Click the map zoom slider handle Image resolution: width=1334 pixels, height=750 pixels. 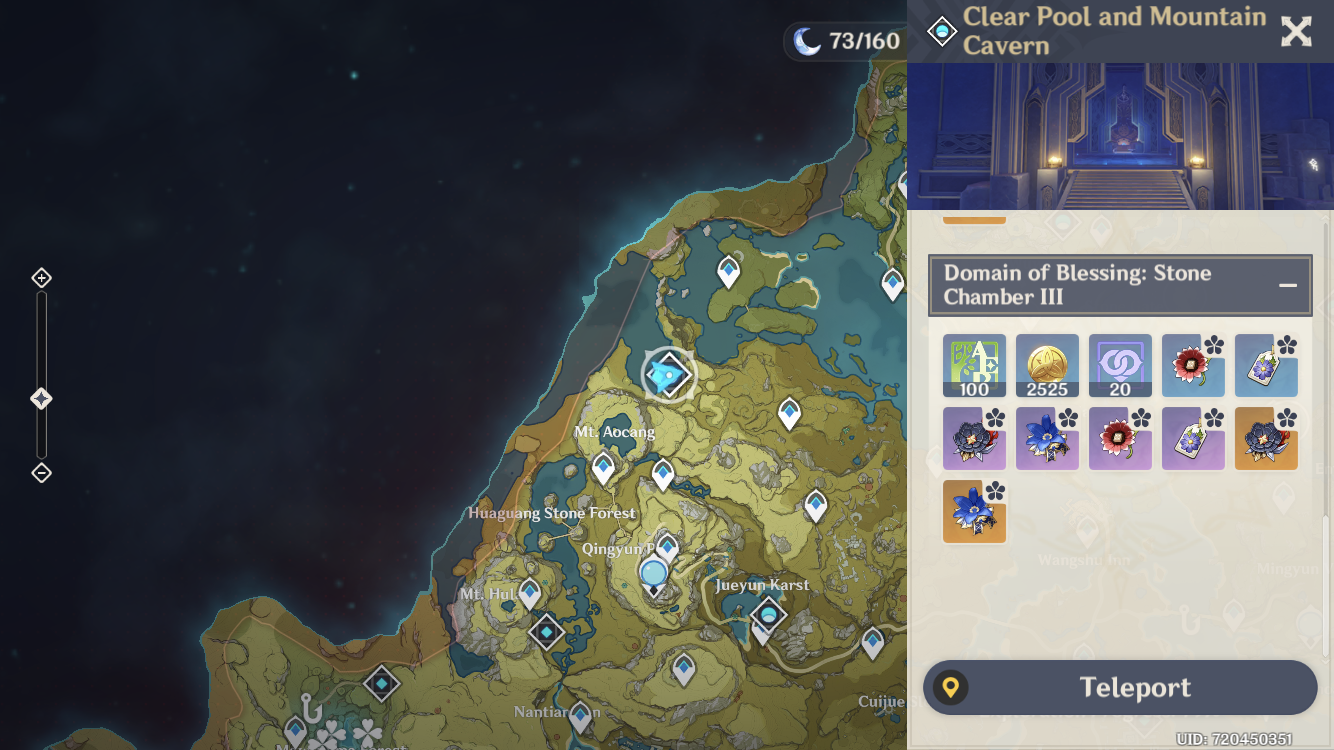(x=40, y=397)
